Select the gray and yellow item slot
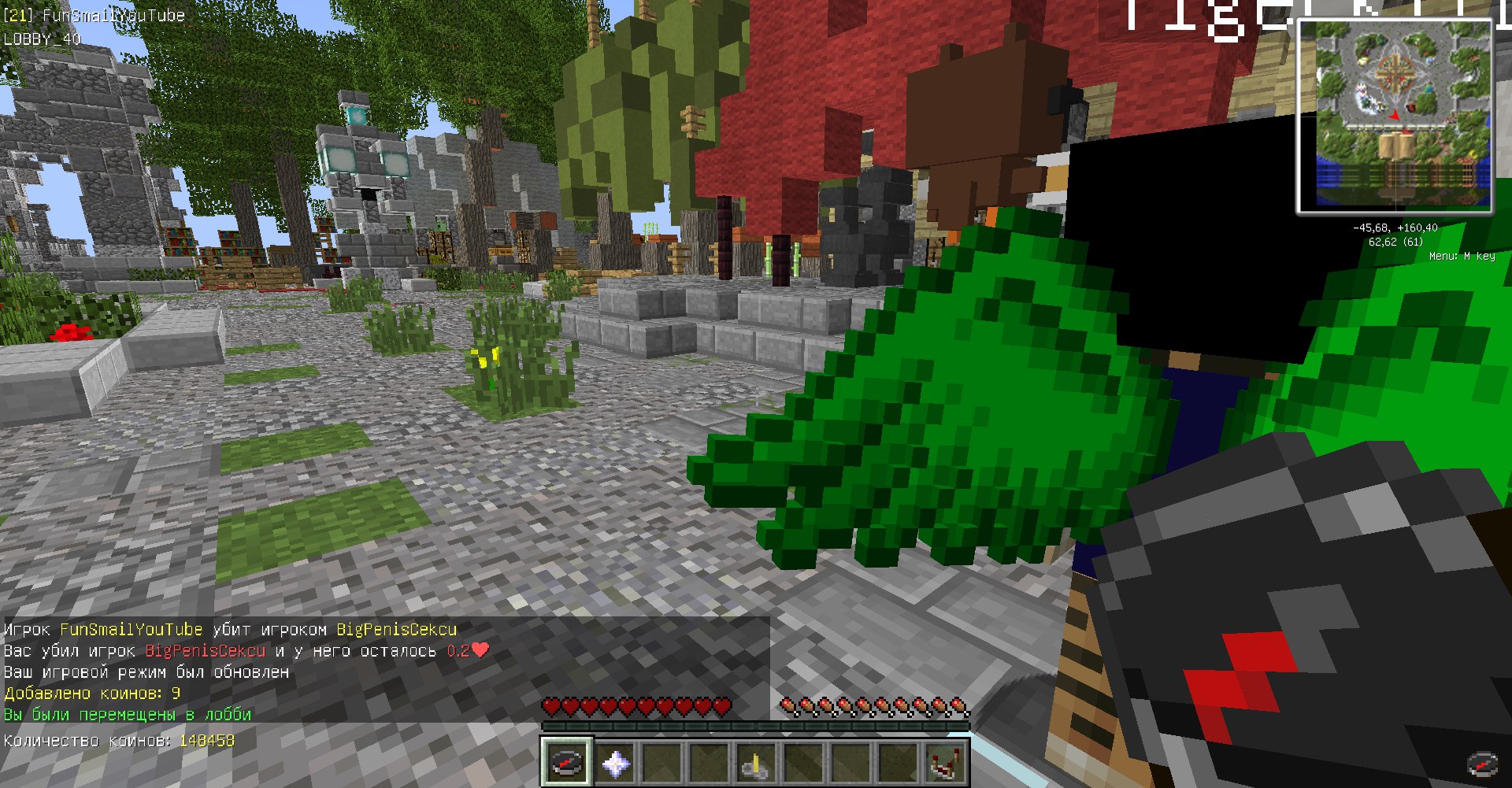The height and width of the screenshot is (788, 1512). pos(755,762)
